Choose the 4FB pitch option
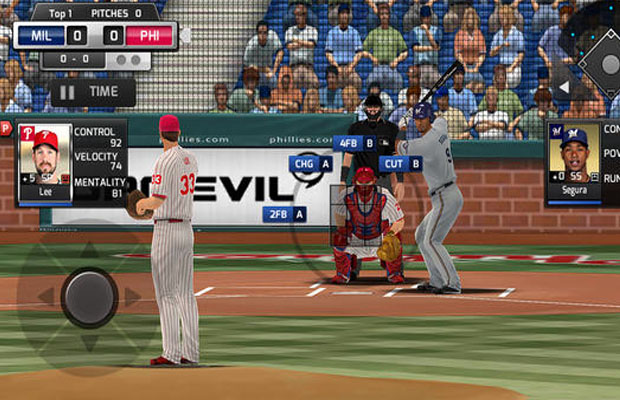Screen dimensions: 620x400 point(354,143)
